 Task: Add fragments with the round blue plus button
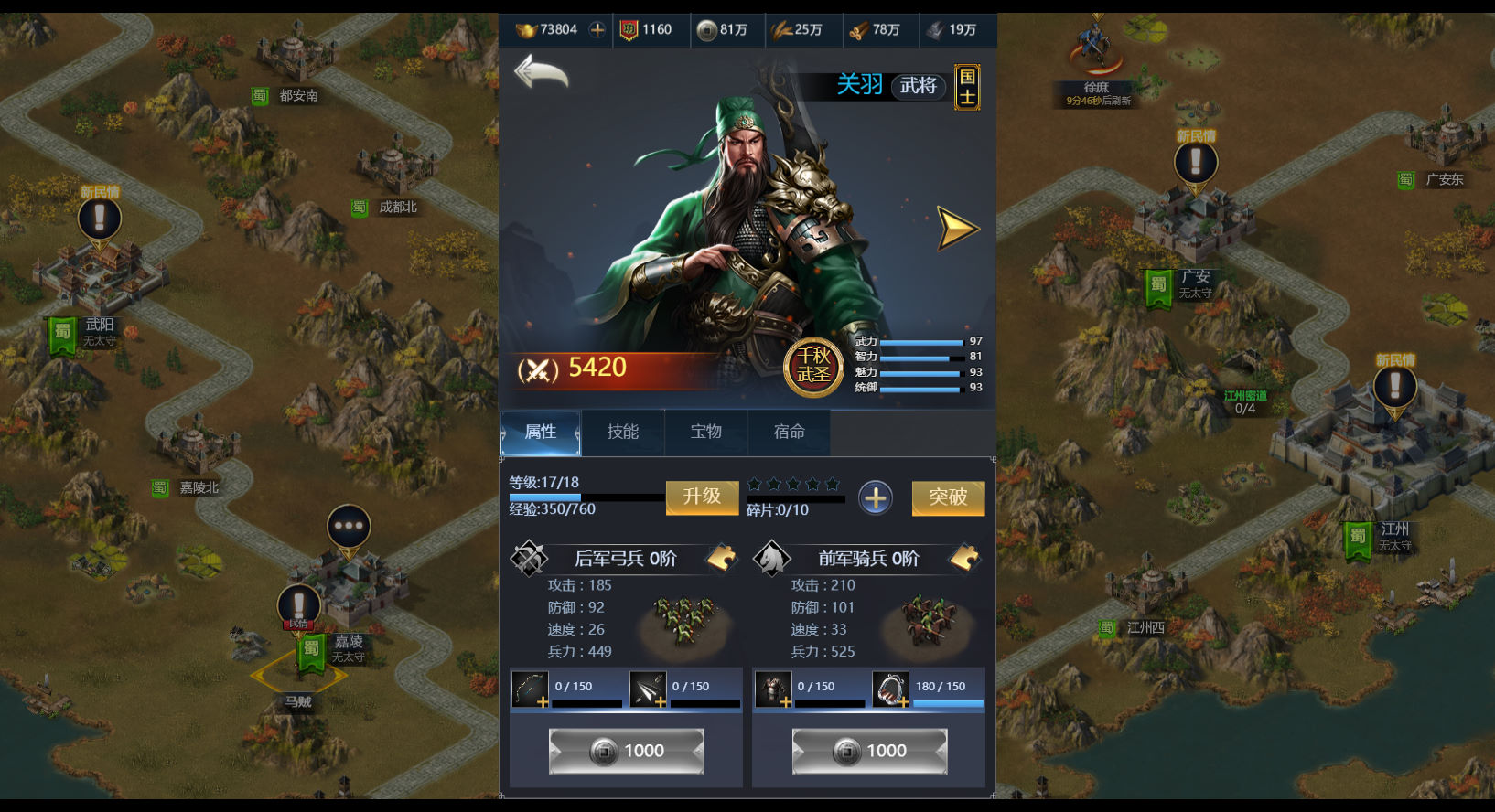click(876, 497)
